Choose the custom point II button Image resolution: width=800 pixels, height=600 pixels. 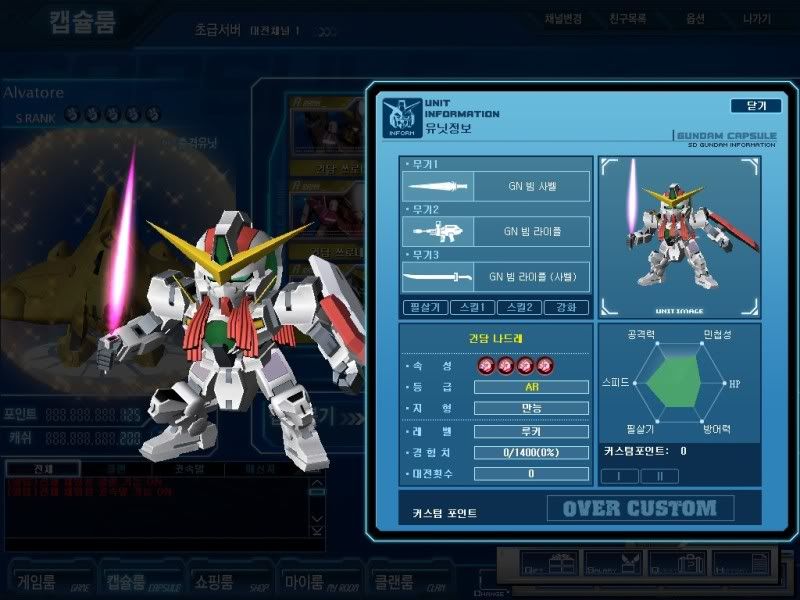660,476
